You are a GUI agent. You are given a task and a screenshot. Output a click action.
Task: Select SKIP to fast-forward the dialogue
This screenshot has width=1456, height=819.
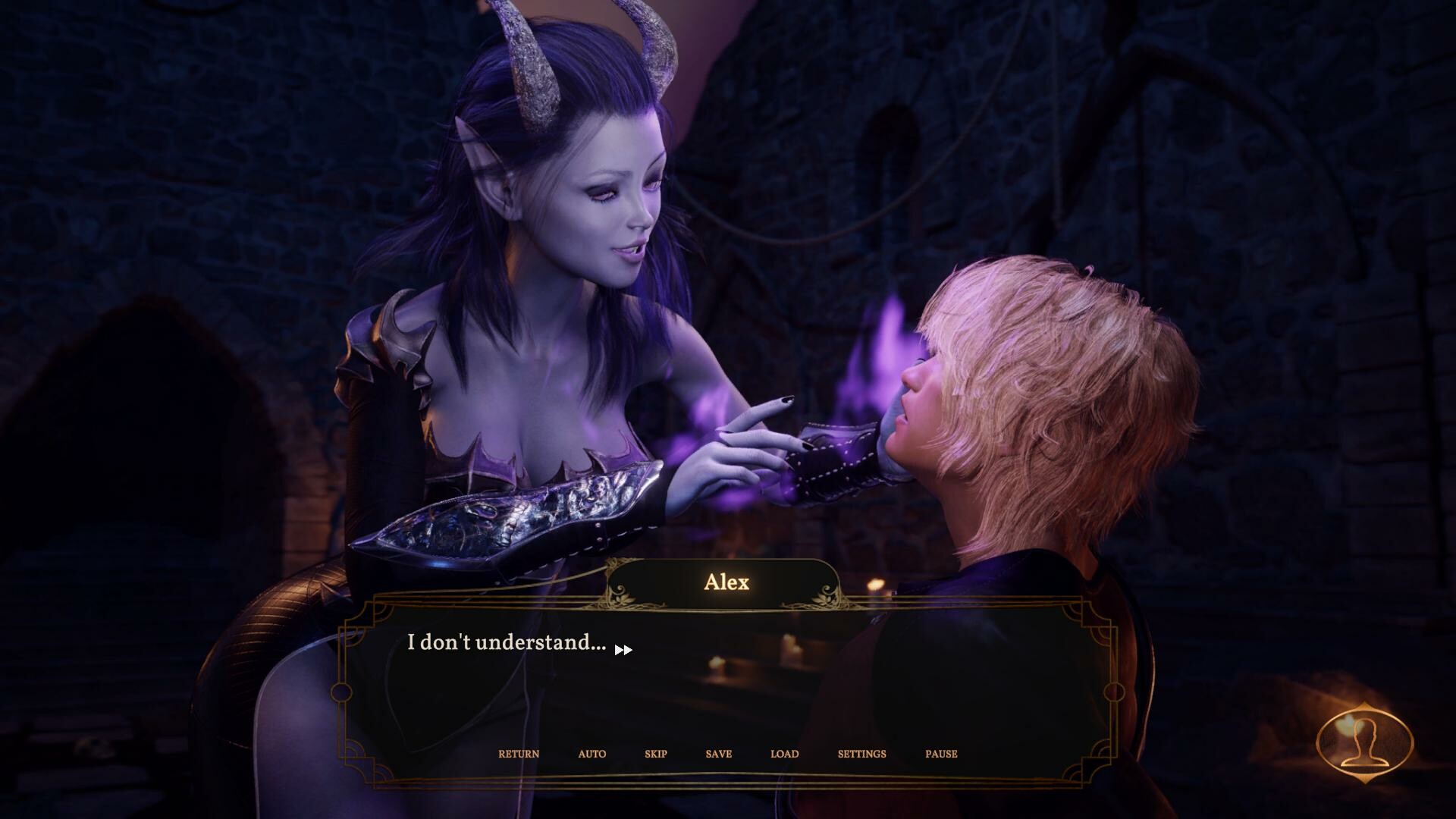(654, 754)
